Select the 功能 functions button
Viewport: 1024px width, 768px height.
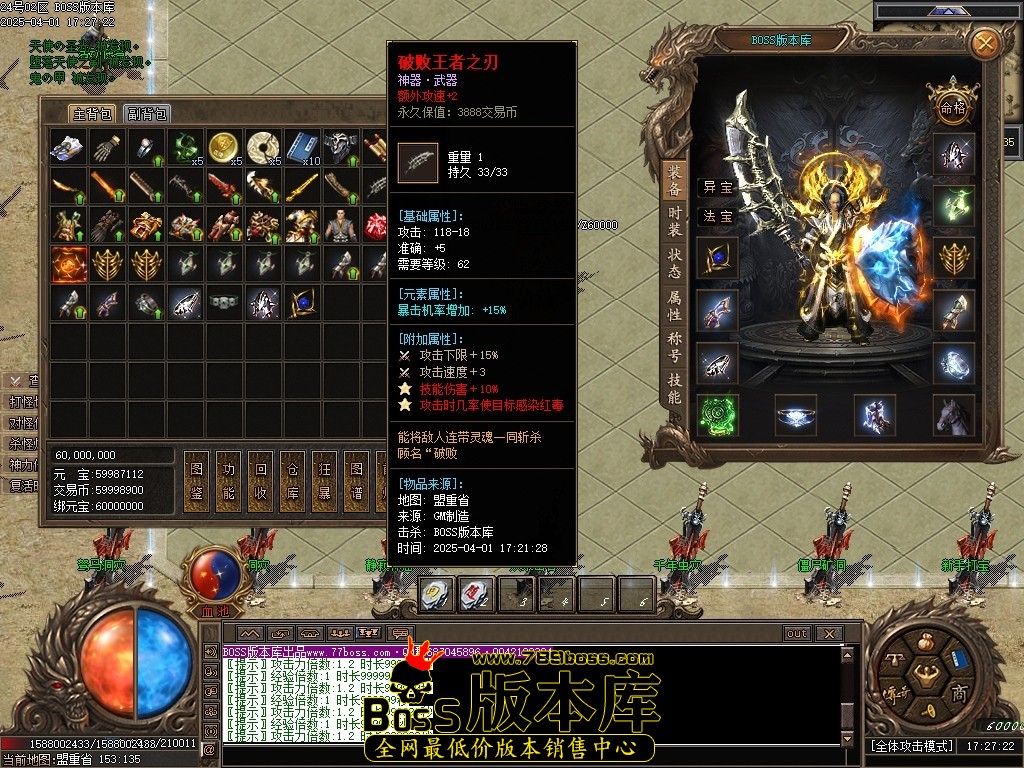(228, 481)
